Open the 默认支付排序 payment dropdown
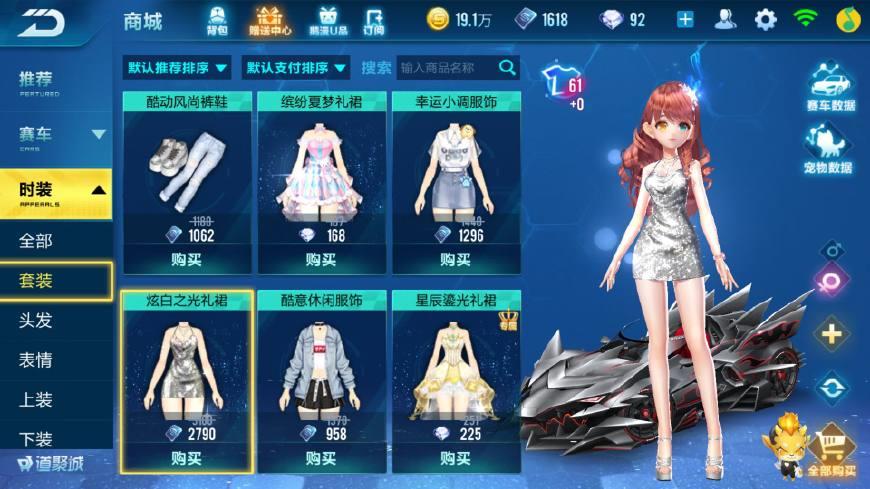The image size is (870, 489). [x=296, y=68]
